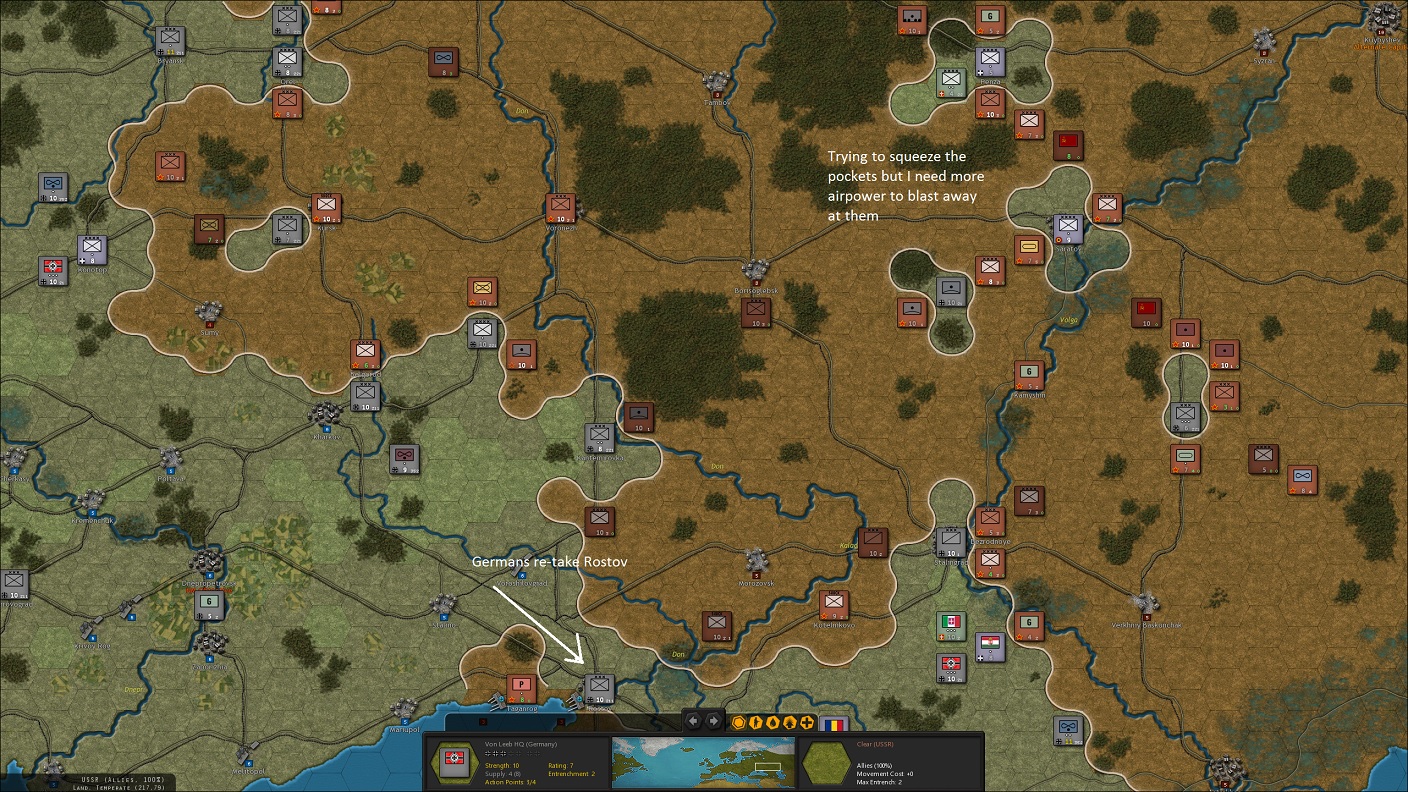The image size is (1408, 792).
Task: Select the plus-cross icon on the bottom toolbar
Action: (807, 722)
